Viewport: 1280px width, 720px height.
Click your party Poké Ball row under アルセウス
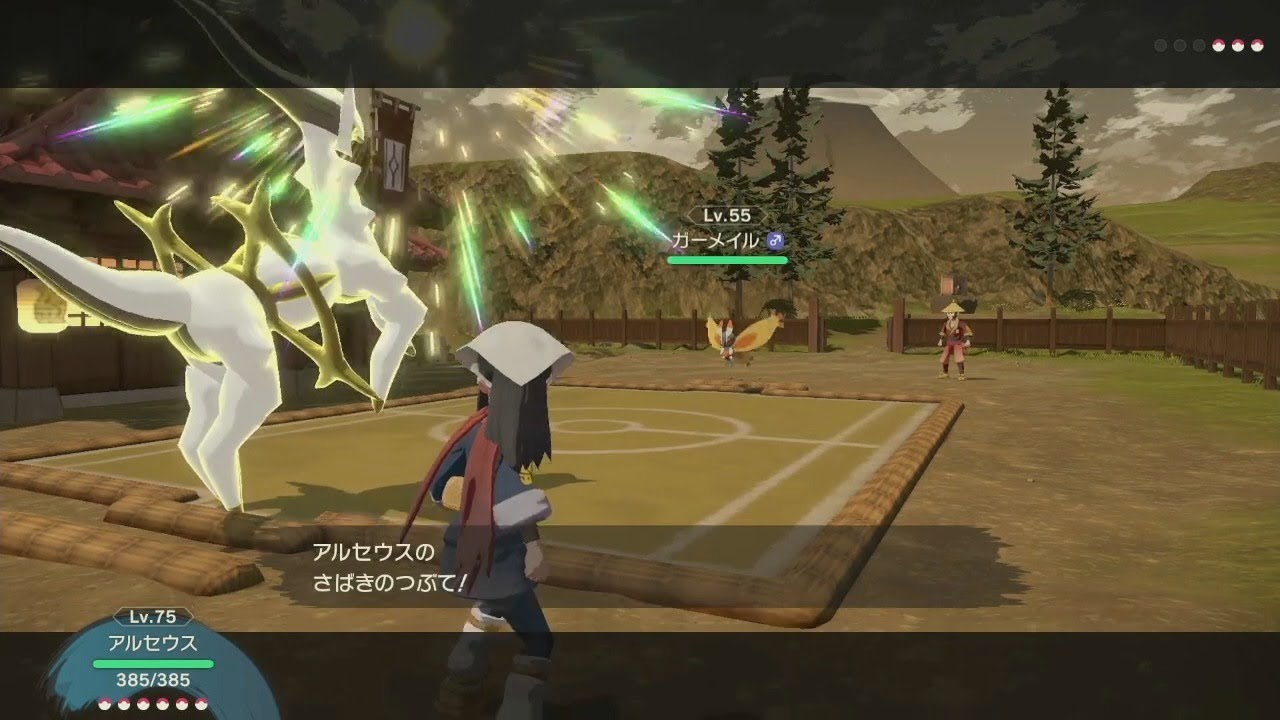pos(153,703)
